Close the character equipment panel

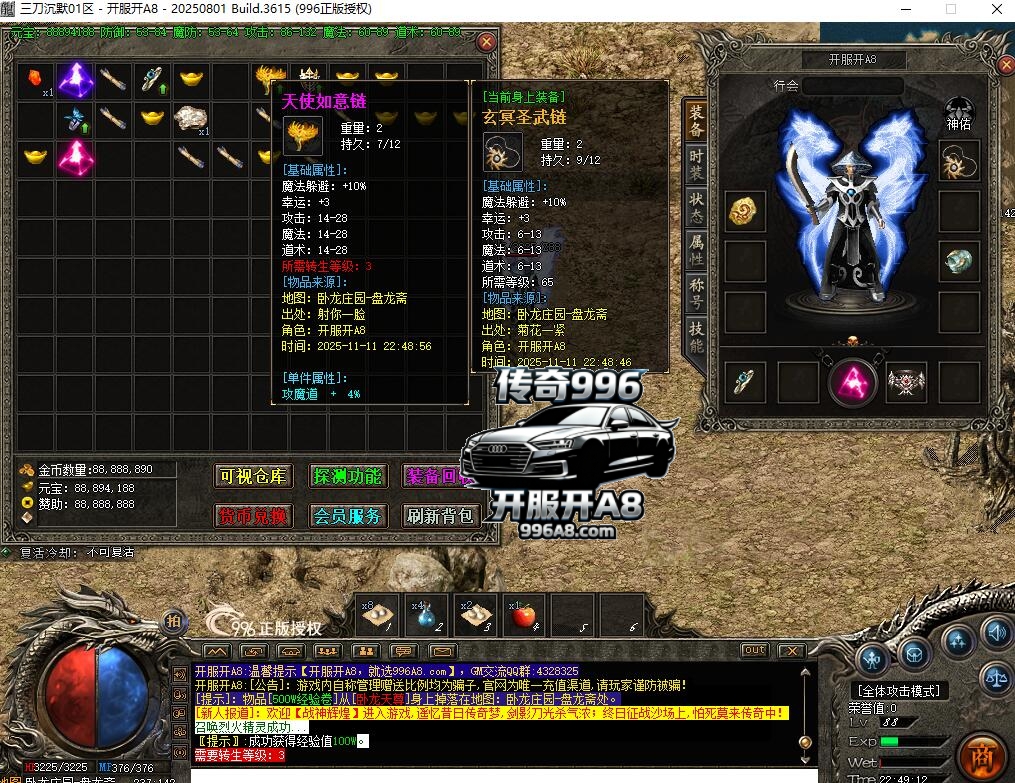1006,66
